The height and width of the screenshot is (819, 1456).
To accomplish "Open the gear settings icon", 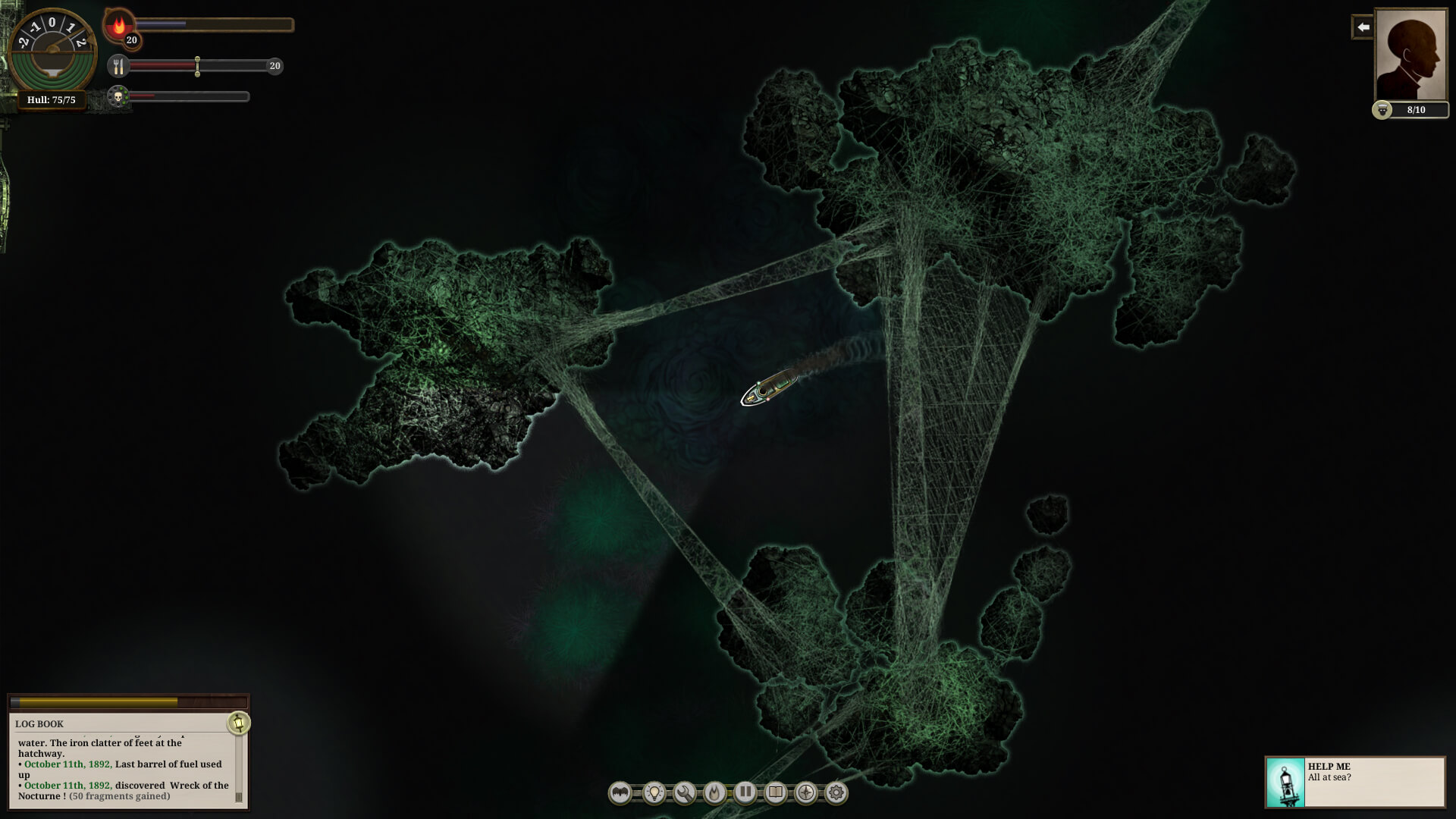I will pyautogui.click(x=836, y=792).
